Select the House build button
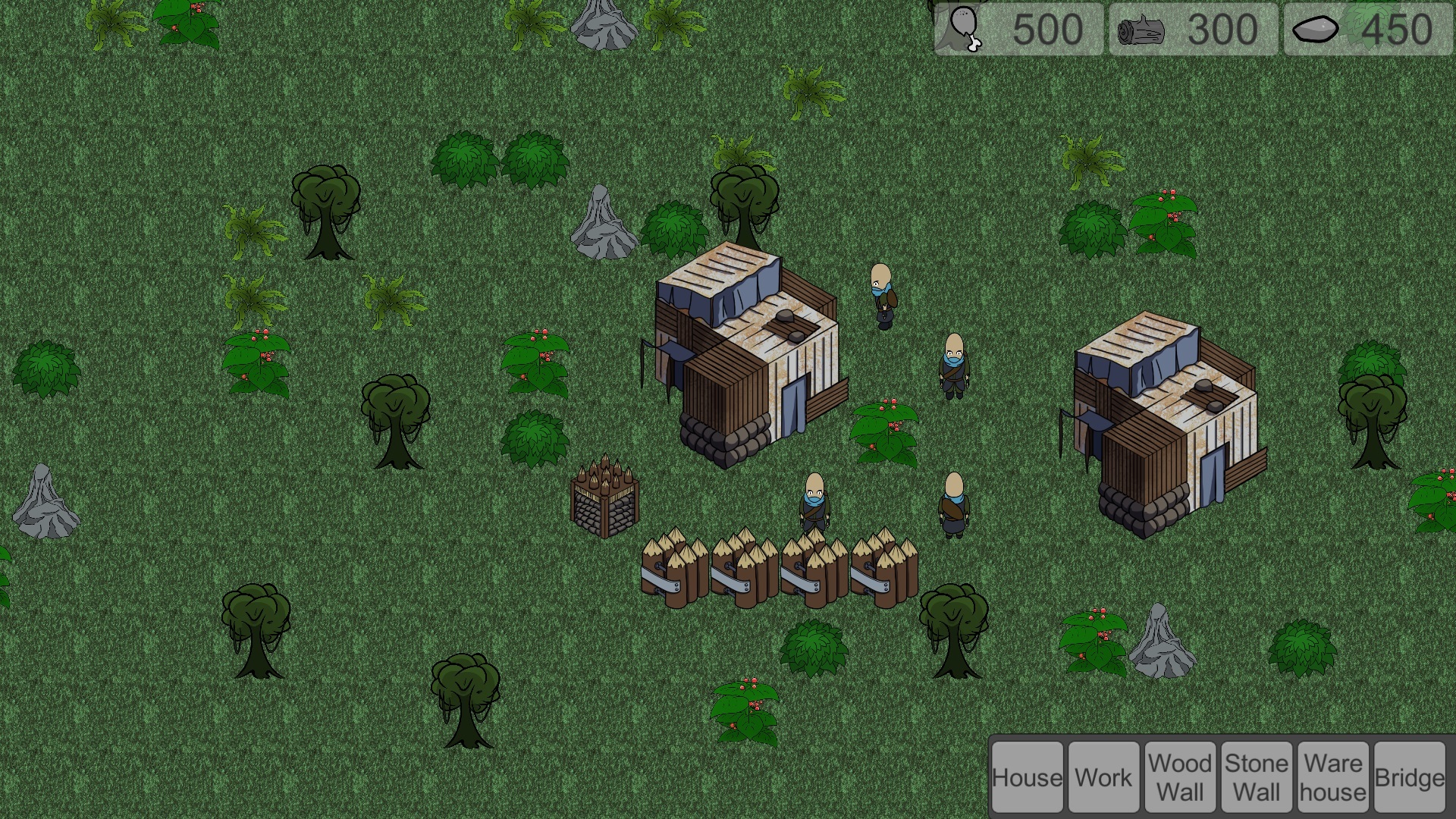 click(x=1028, y=777)
